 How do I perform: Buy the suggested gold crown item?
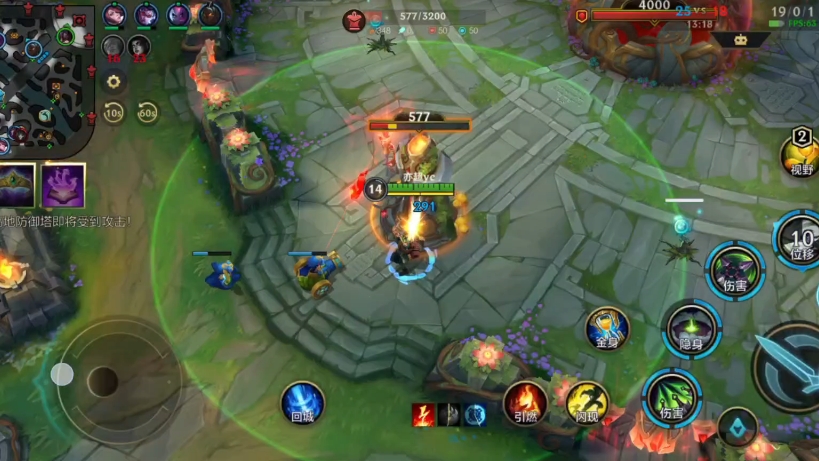17,185
